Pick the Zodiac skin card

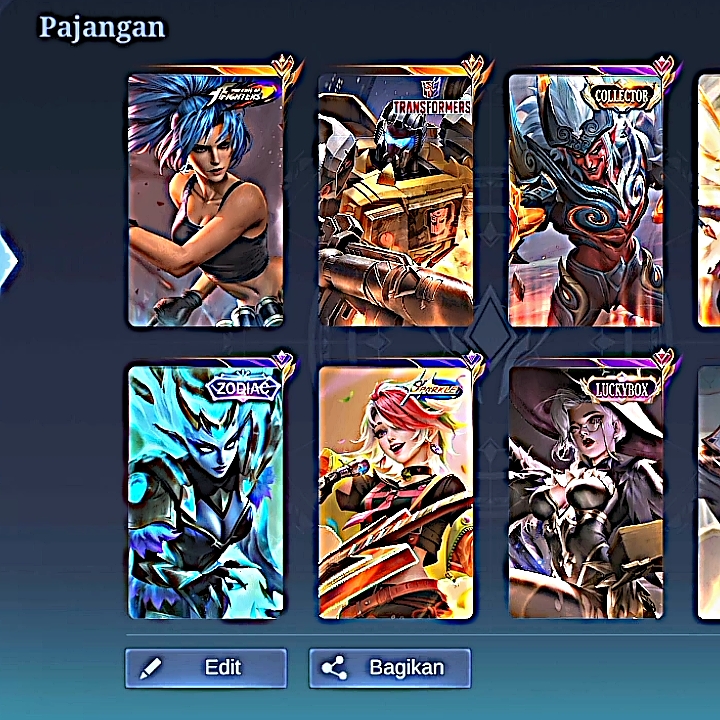[206, 492]
